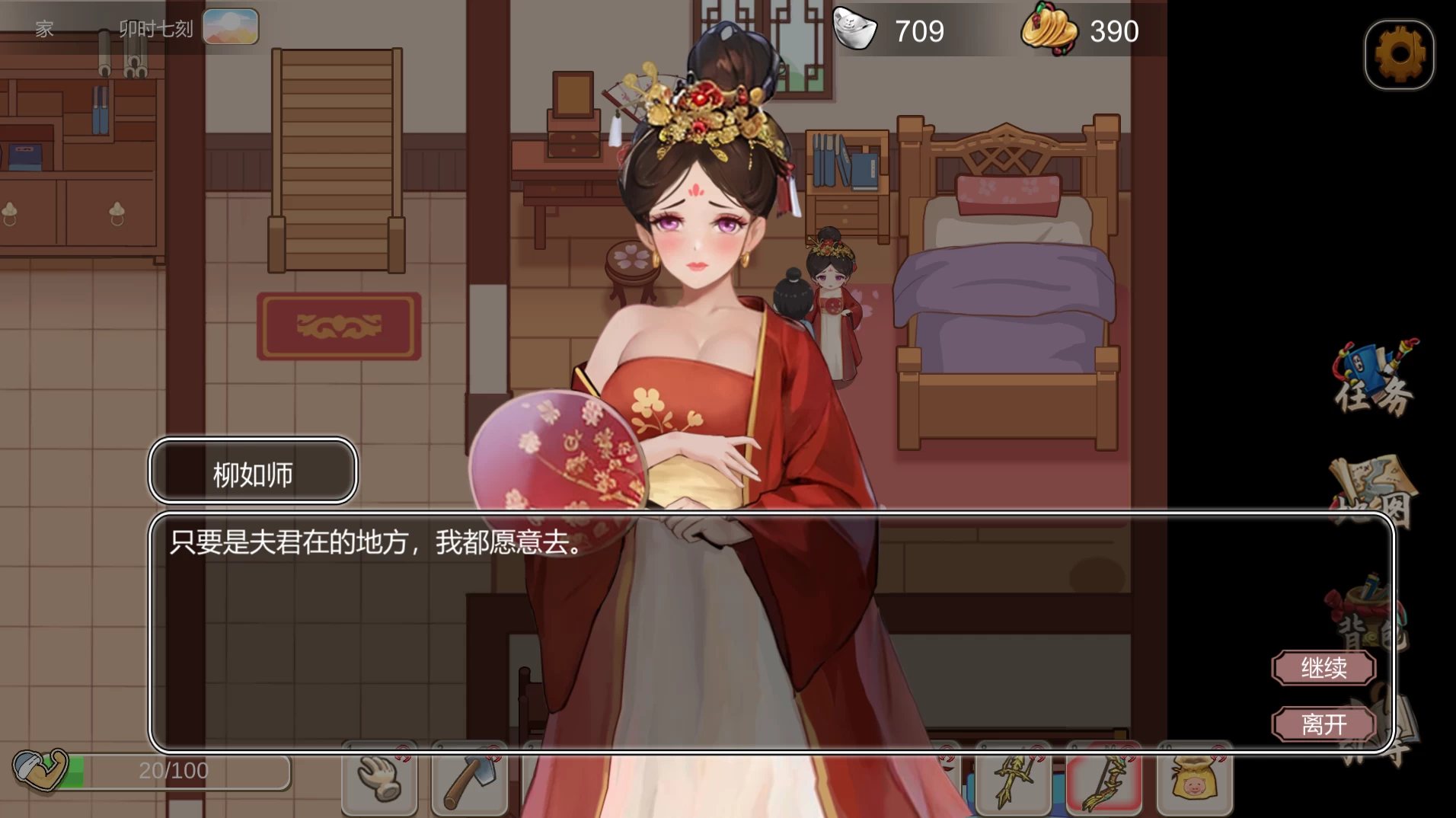The width and height of the screenshot is (1456, 818).
Task: Click the sunrise weather icon
Action: coord(230,25)
